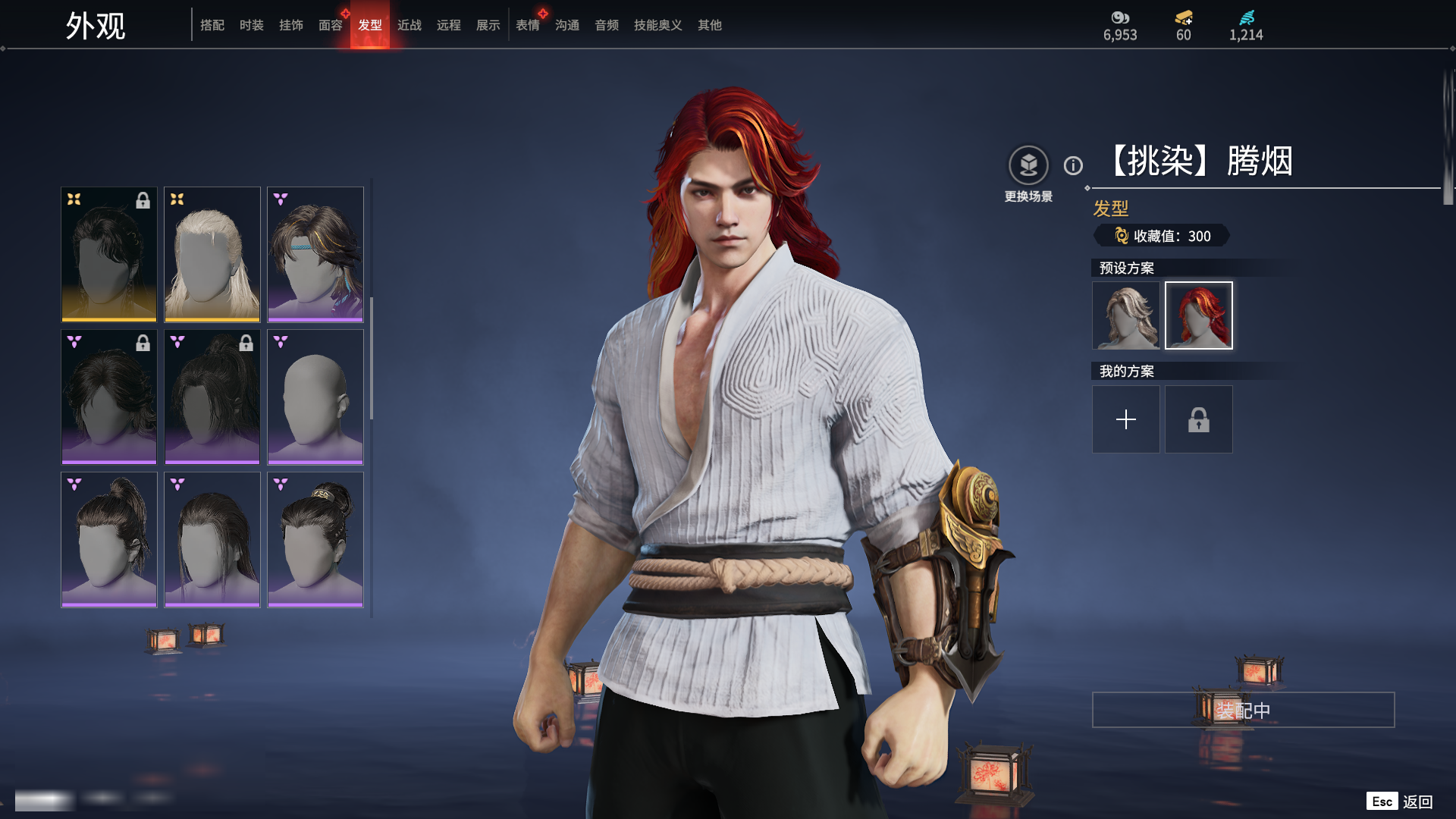Choose the blonde preset hair color scheme
Image resolution: width=1456 pixels, height=819 pixels.
[x=1126, y=315]
